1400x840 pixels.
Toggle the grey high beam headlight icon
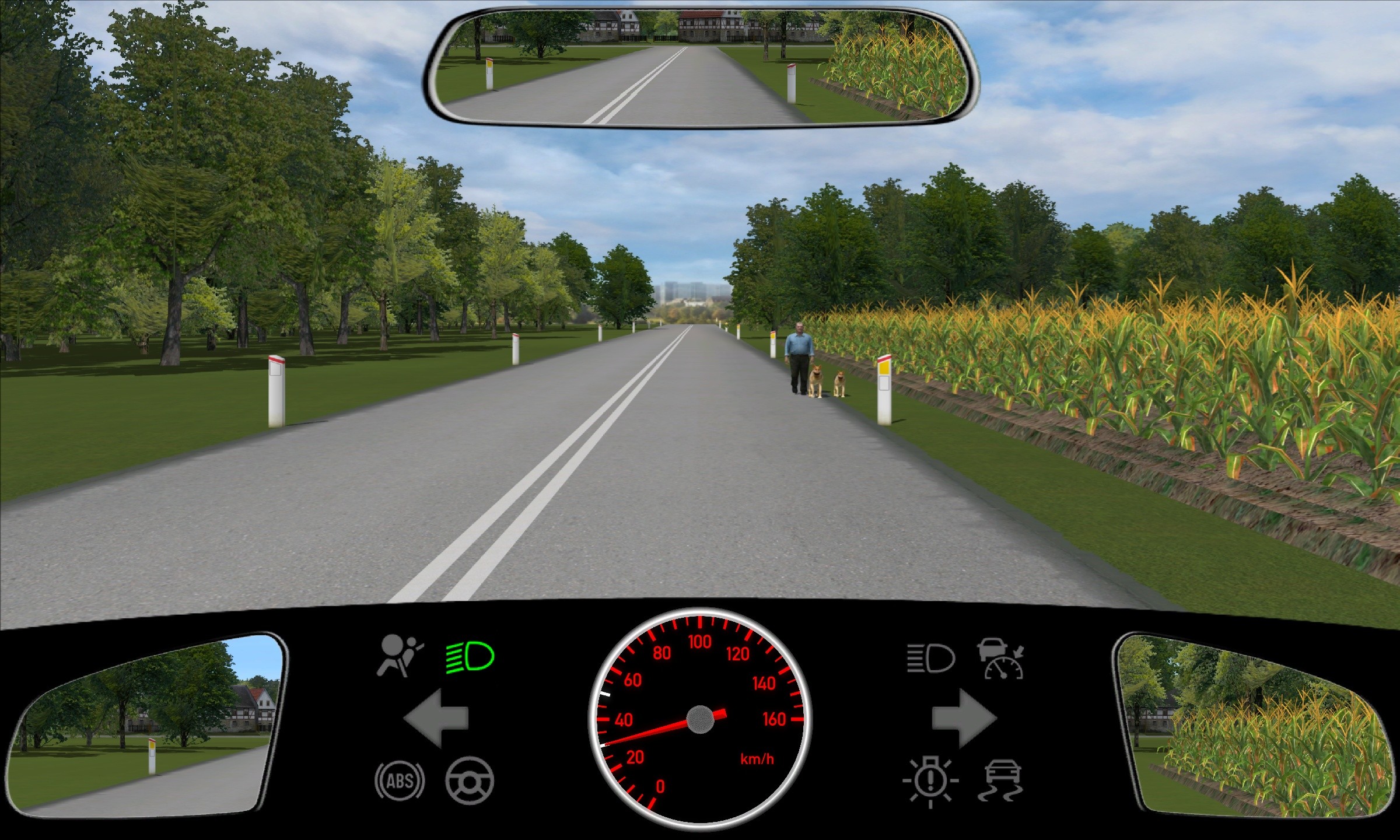point(931,659)
